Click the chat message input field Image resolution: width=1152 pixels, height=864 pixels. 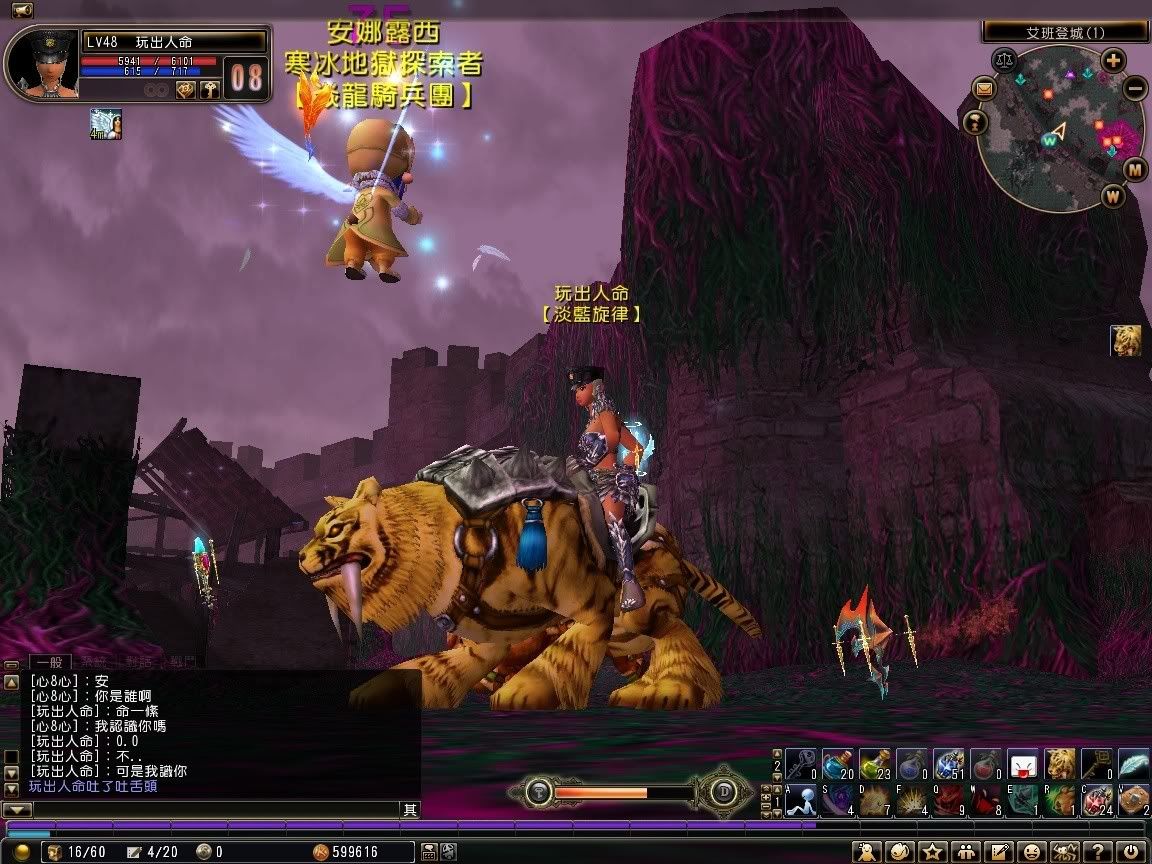[x=210, y=809]
